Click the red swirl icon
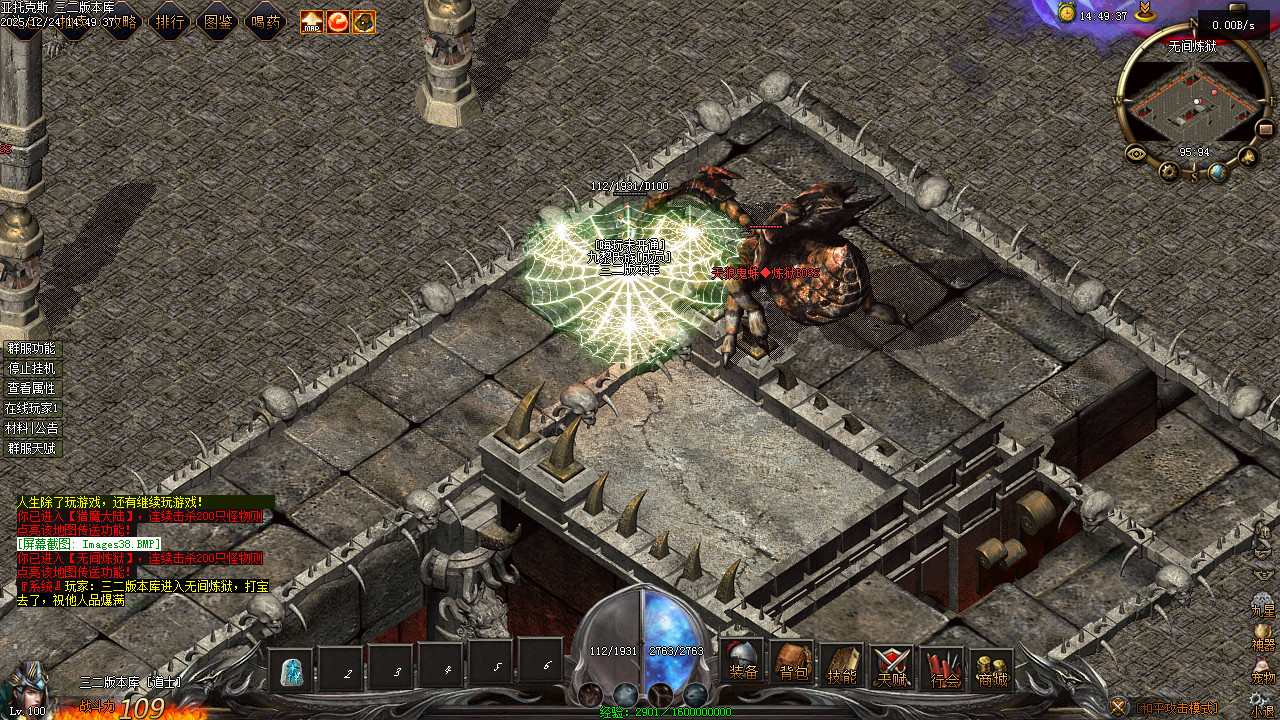1280x720 pixels. [338, 21]
